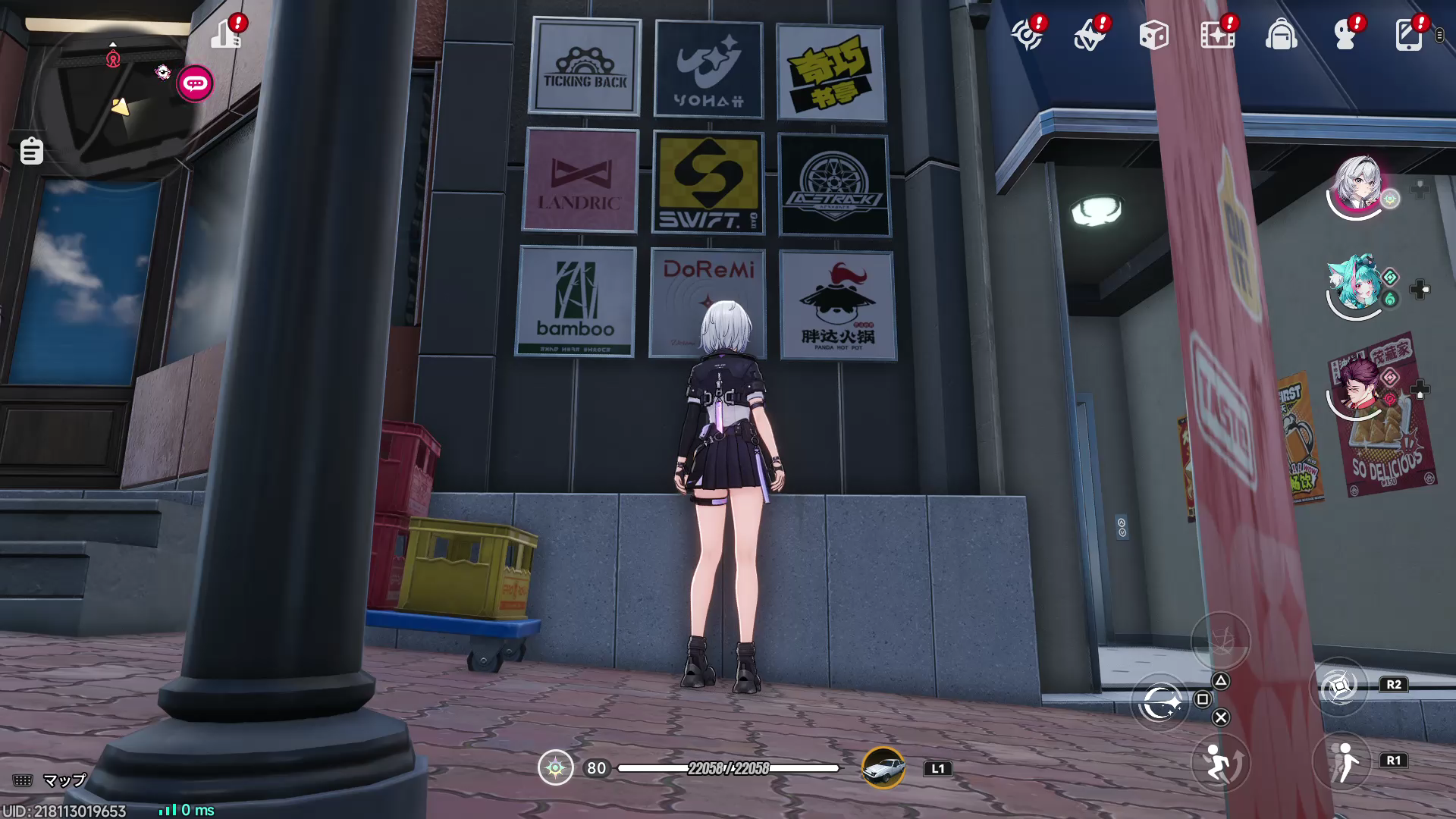Open the smartphone menu icon
The width and height of the screenshot is (1456, 819).
coord(1408,35)
